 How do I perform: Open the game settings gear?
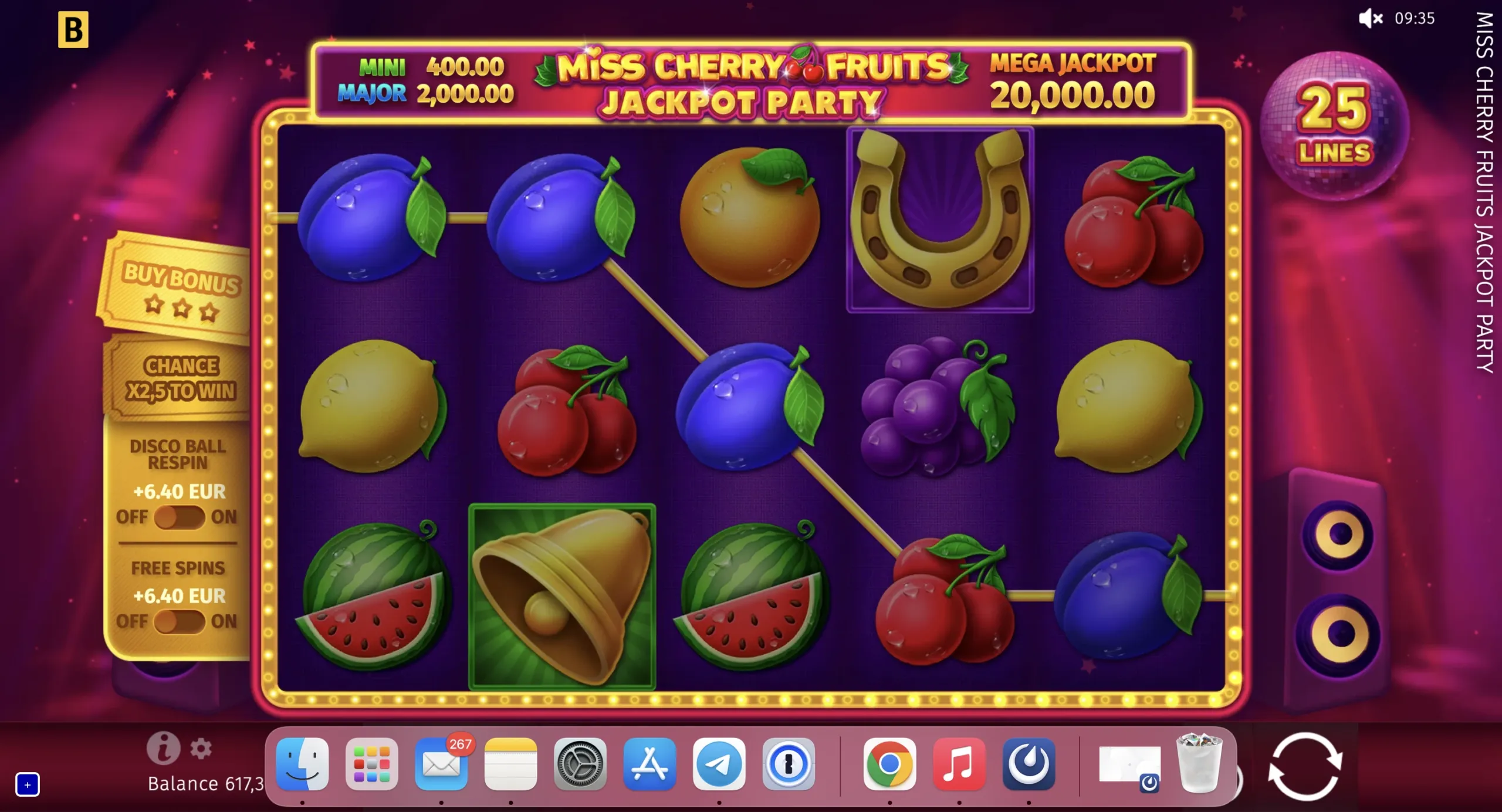click(201, 749)
